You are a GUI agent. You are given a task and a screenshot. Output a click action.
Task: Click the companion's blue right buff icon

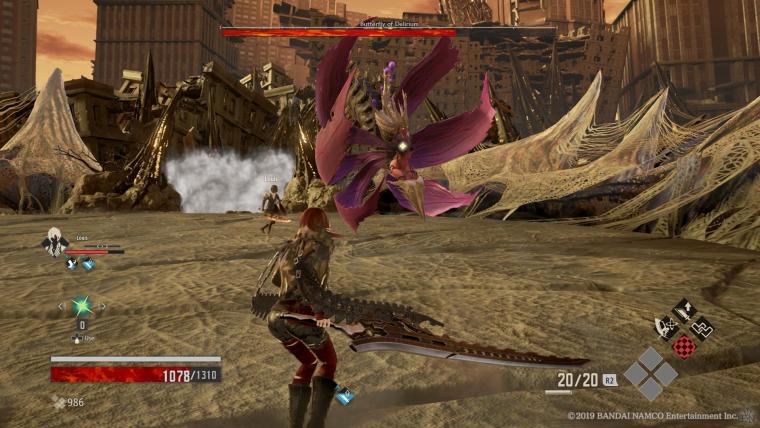(88, 264)
